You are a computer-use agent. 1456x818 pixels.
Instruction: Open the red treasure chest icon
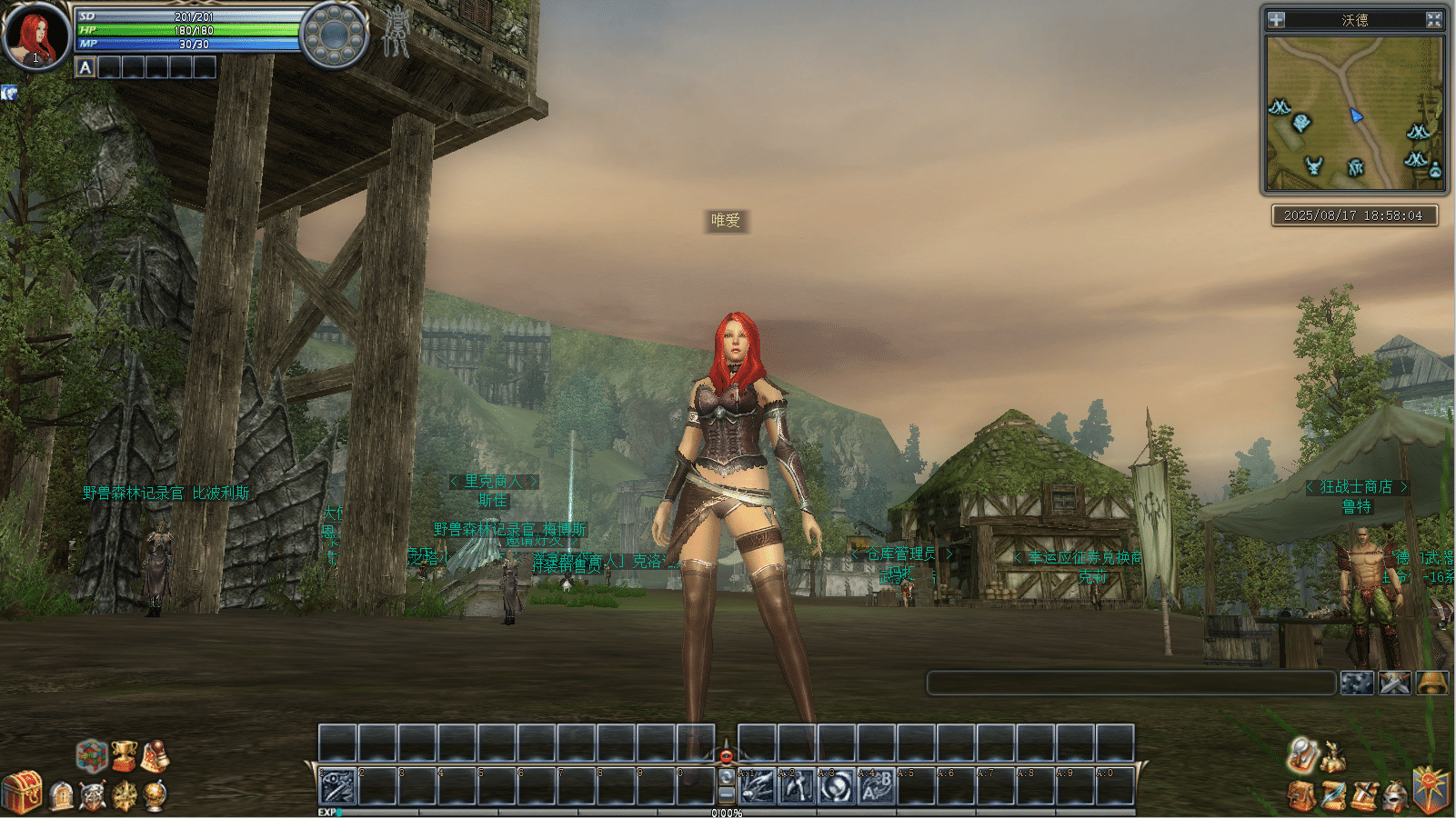[x=22, y=792]
